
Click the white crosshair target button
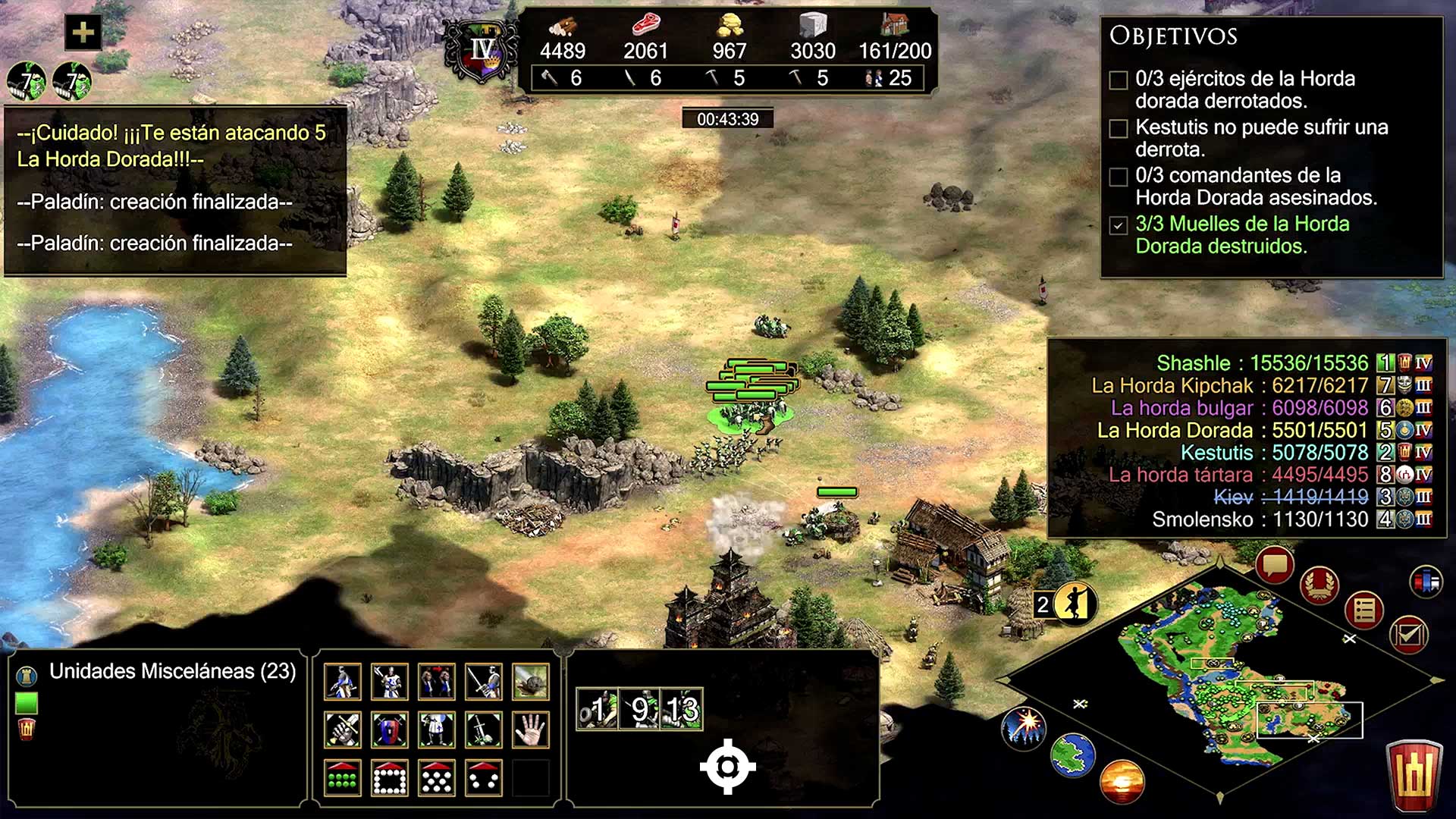coord(727,767)
